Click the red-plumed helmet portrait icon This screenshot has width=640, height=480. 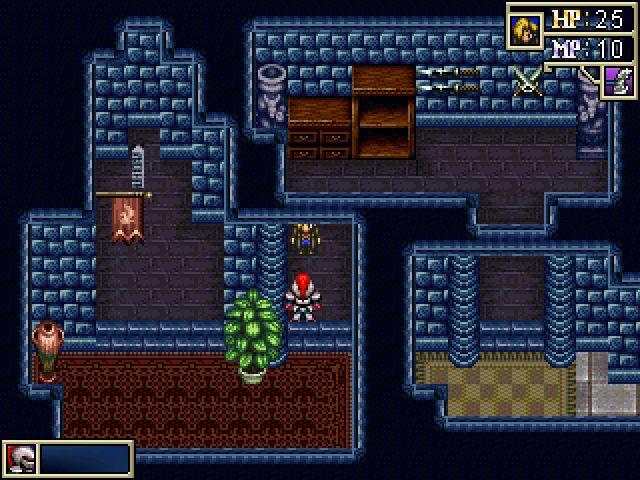click(x=21, y=459)
